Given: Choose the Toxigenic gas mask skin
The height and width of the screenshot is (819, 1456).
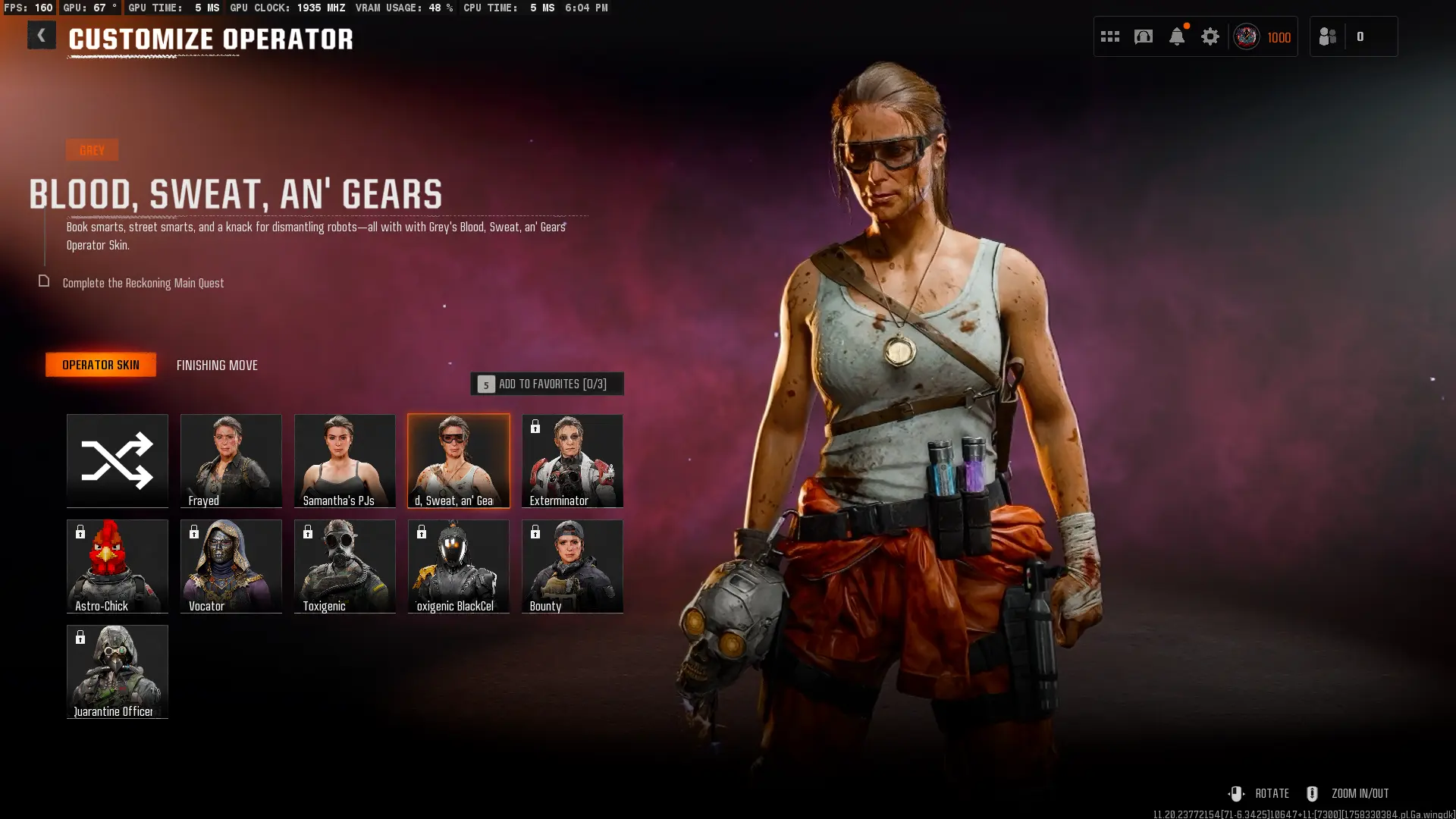Looking at the screenshot, I should (x=345, y=566).
